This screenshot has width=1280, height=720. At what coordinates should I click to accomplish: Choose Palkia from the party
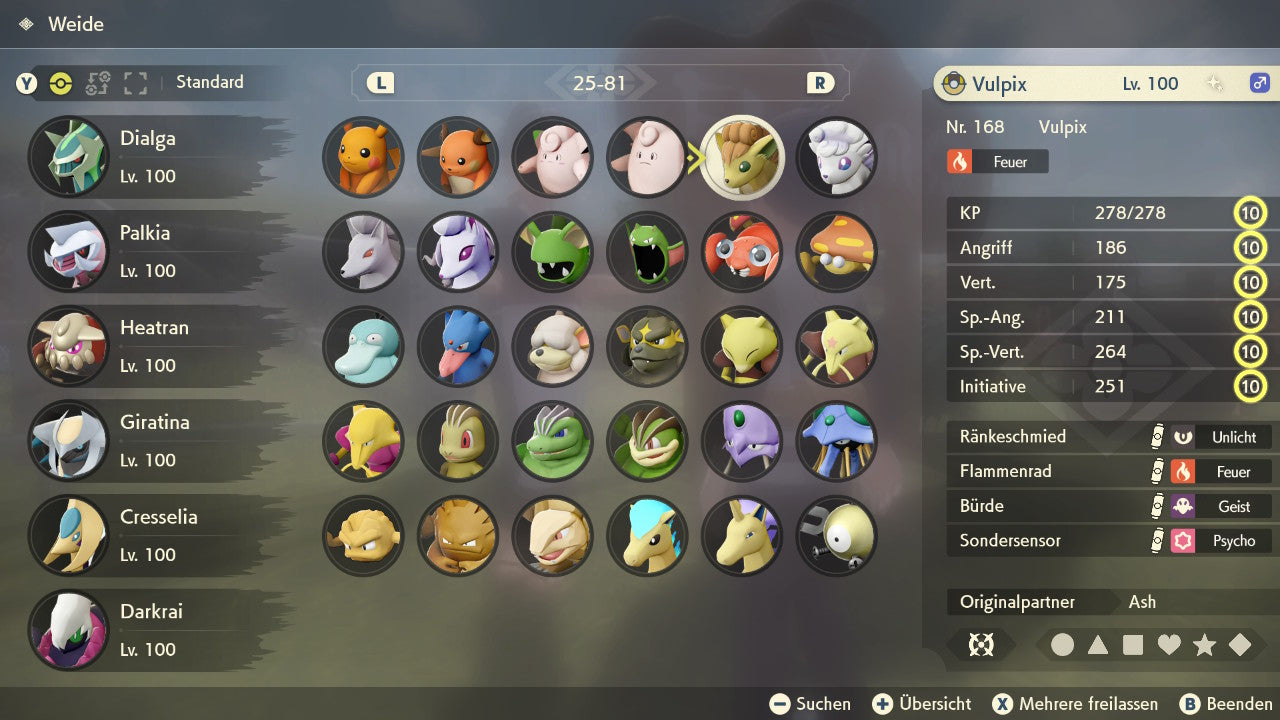tap(150, 251)
